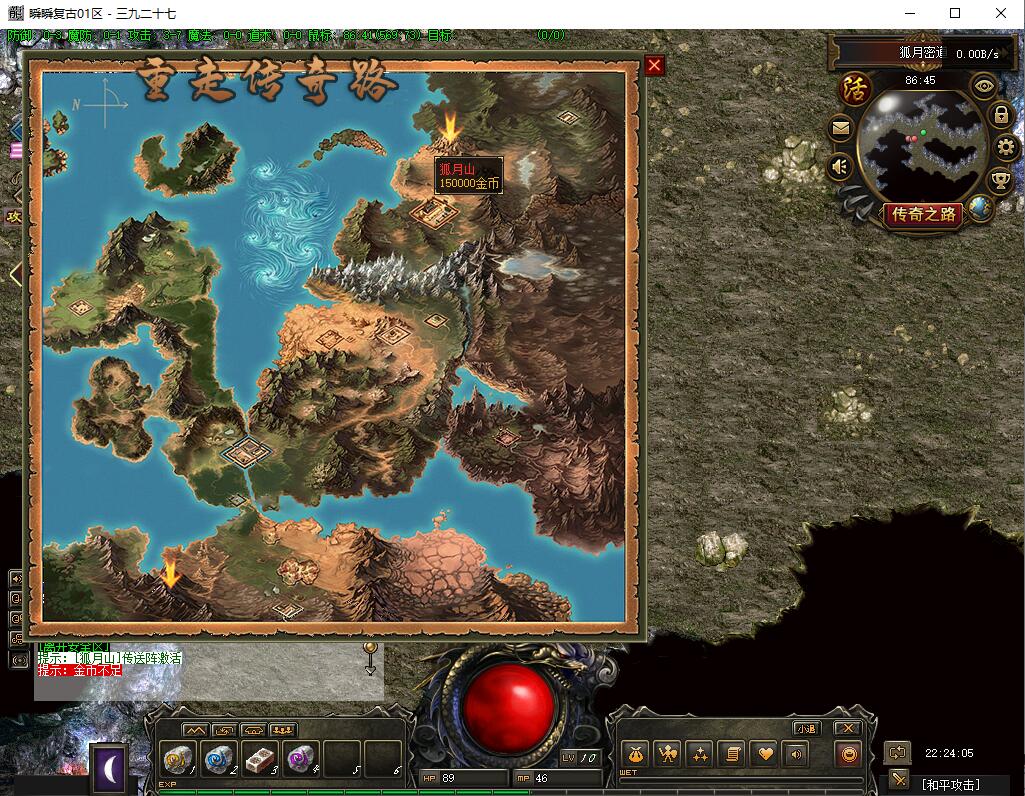Open the 传奇之路 button
Screen dimensions: 1025x796
(x=923, y=214)
